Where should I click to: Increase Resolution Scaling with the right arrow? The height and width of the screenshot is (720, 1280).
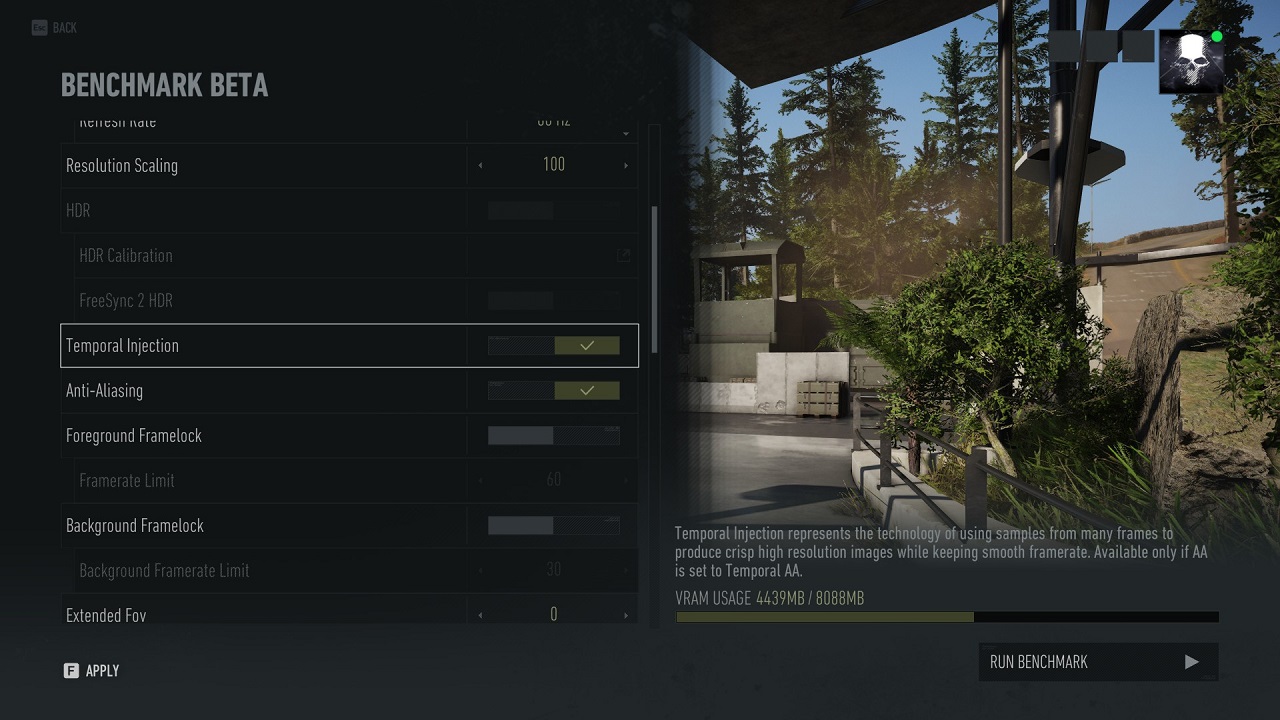coord(626,166)
